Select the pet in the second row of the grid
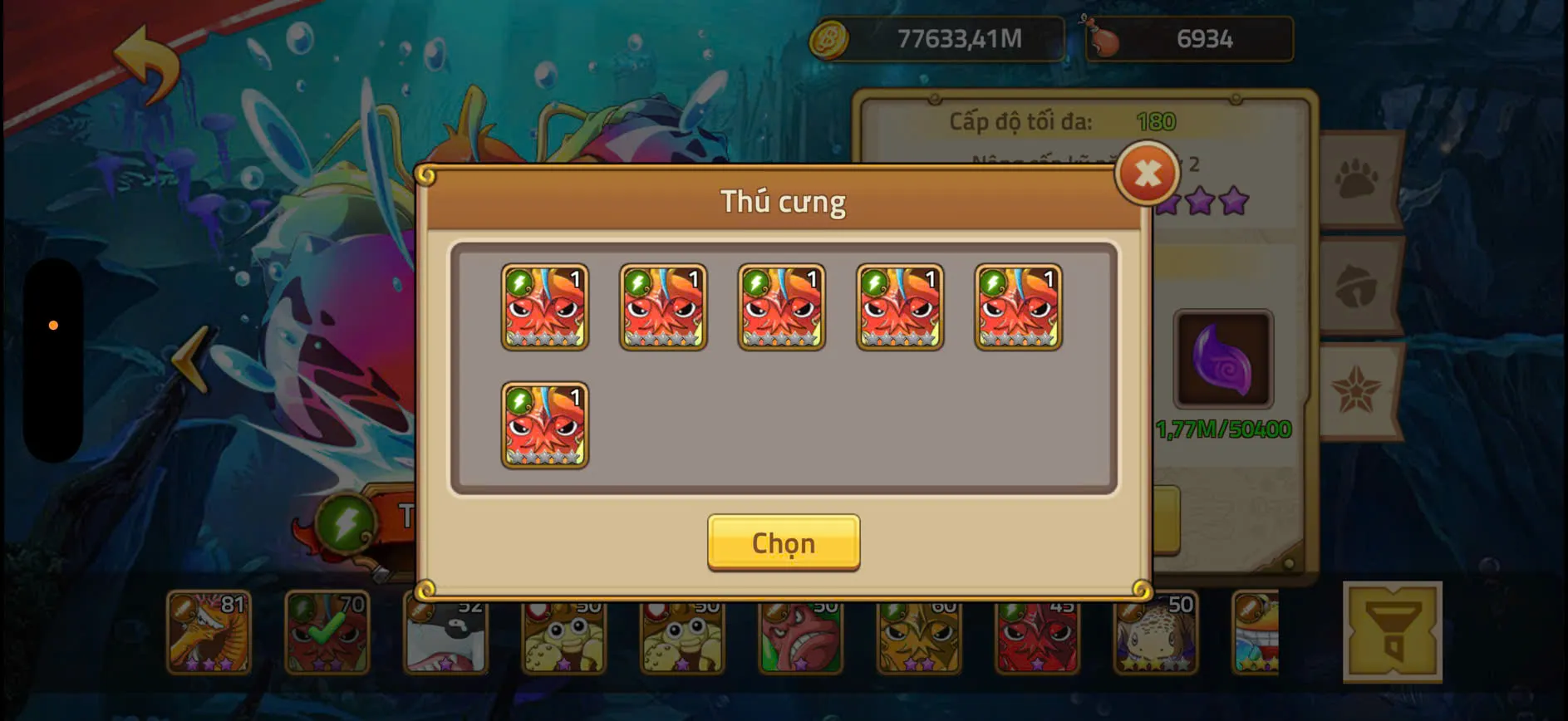Viewport: 1568px width, 721px height. tap(545, 426)
